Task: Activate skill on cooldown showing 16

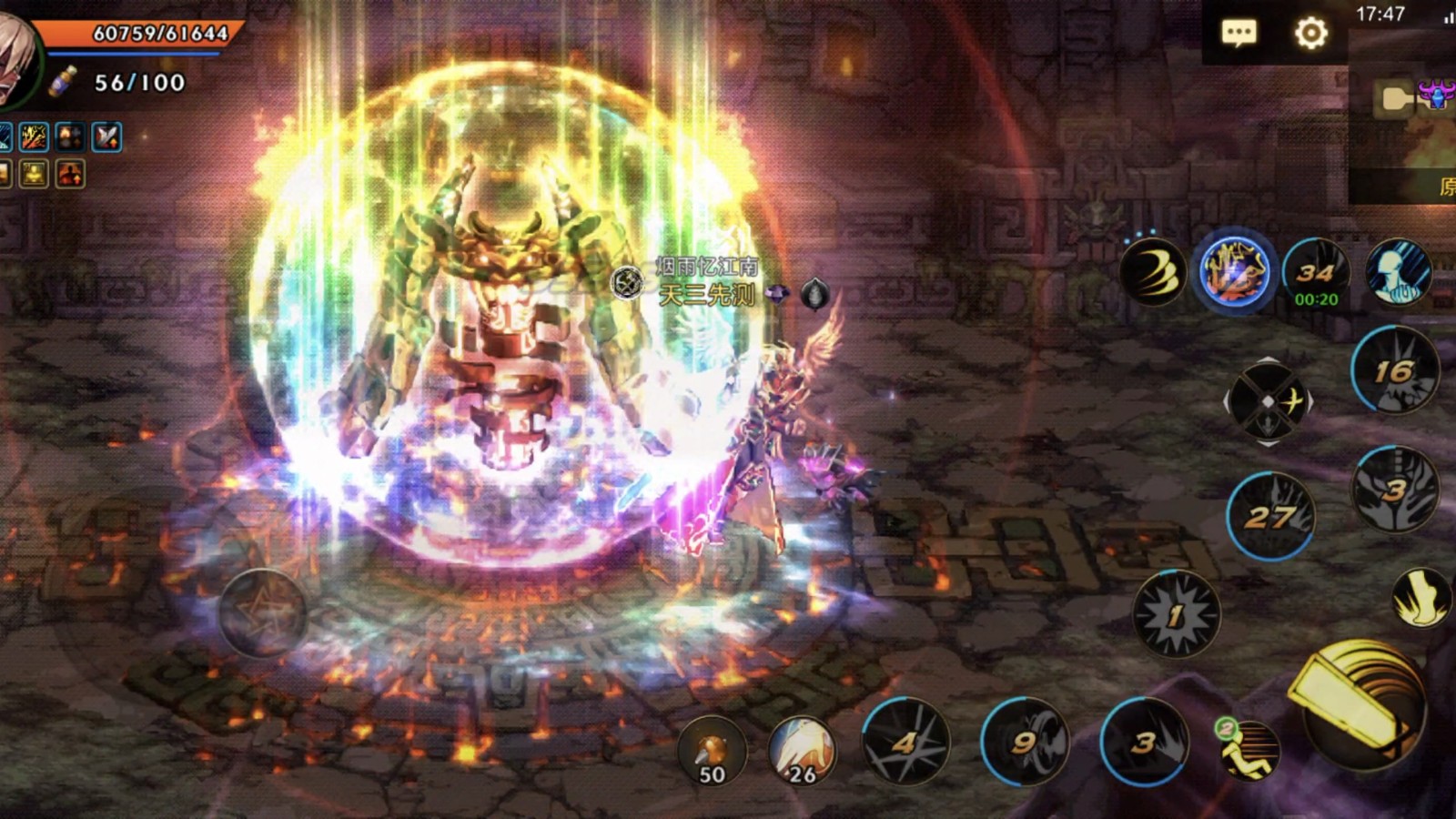Action: [1394, 371]
